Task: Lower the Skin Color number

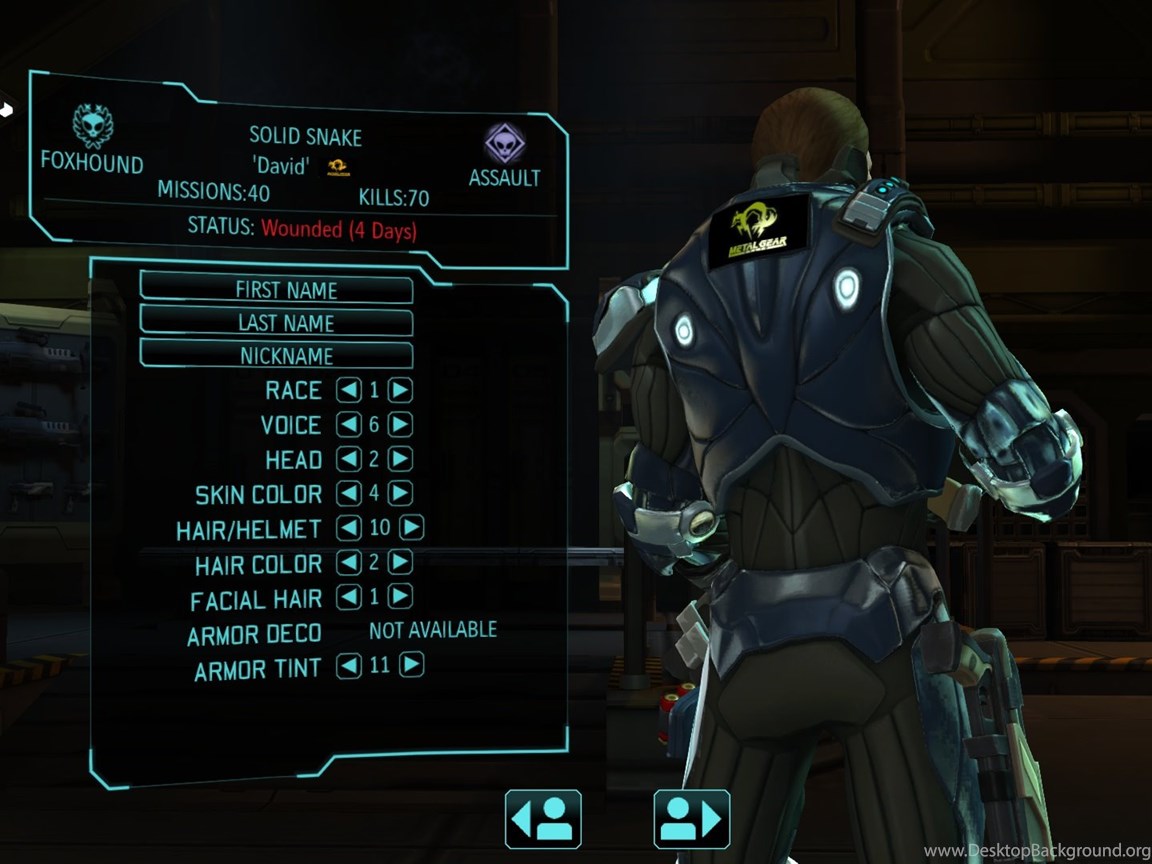Action: point(349,493)
